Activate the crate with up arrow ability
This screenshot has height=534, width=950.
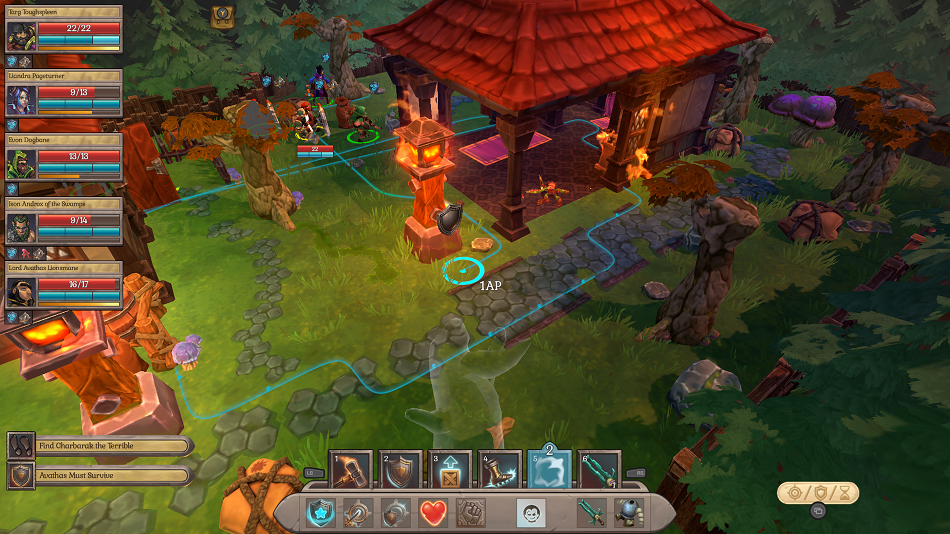coord(449,470)
